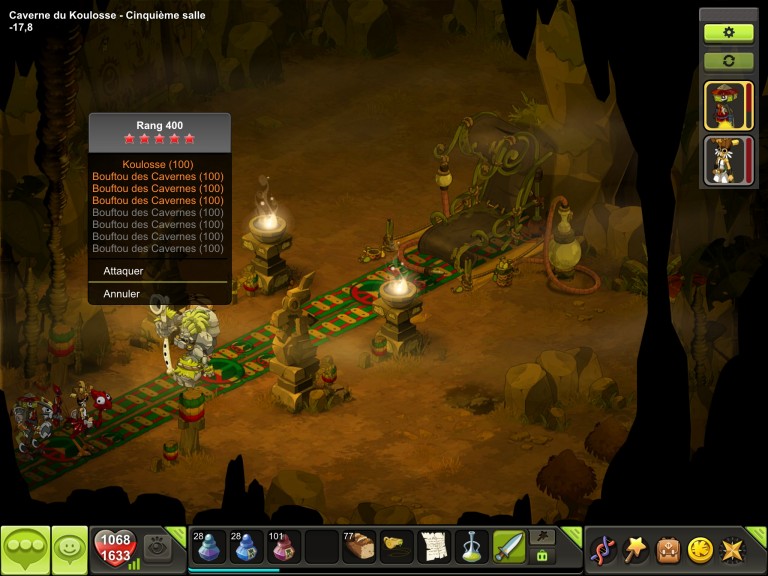Open the spells menu with the star wand
Screen dimensions: 768x576
635,549
